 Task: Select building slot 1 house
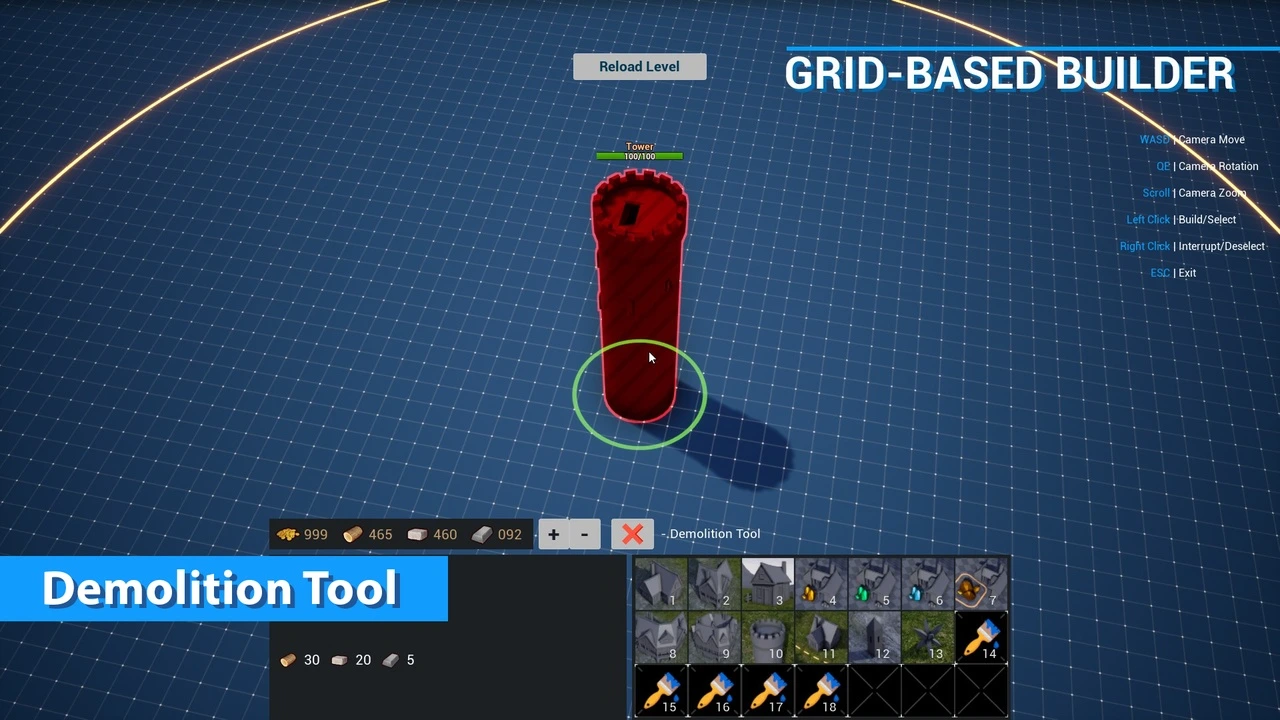[x=661, y=584]
